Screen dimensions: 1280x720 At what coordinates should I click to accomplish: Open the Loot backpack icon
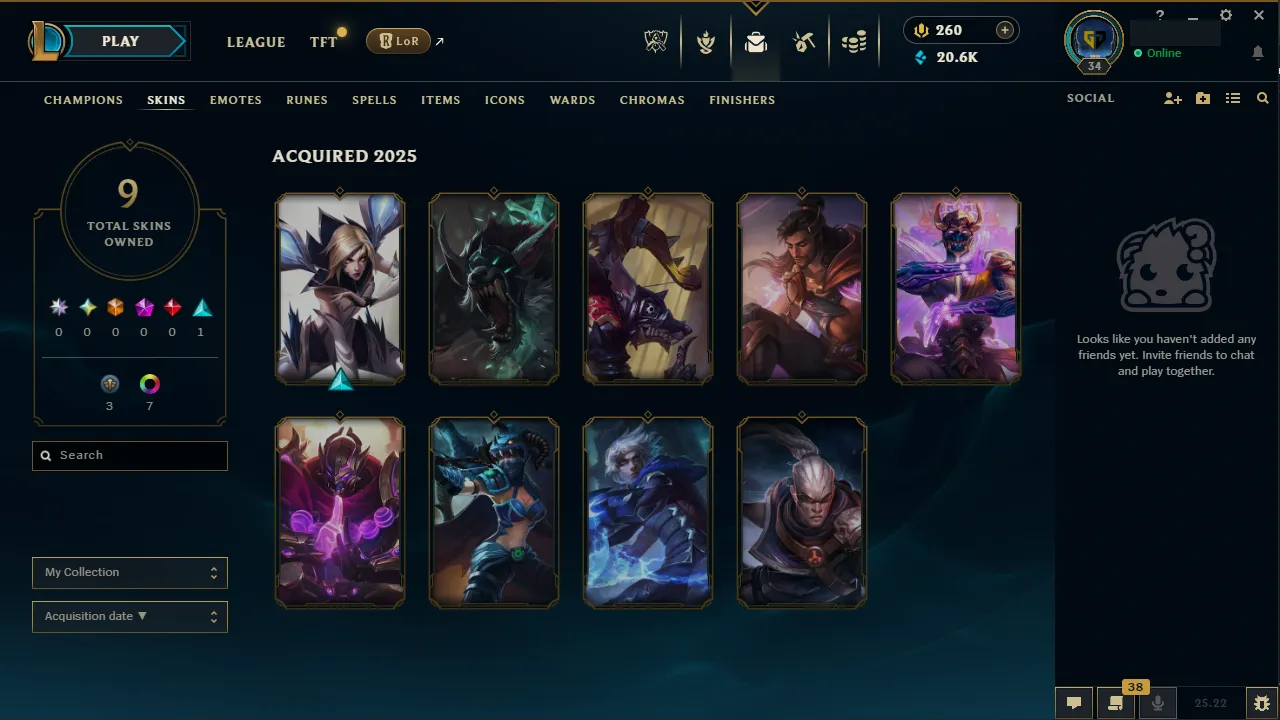(755, 42)
